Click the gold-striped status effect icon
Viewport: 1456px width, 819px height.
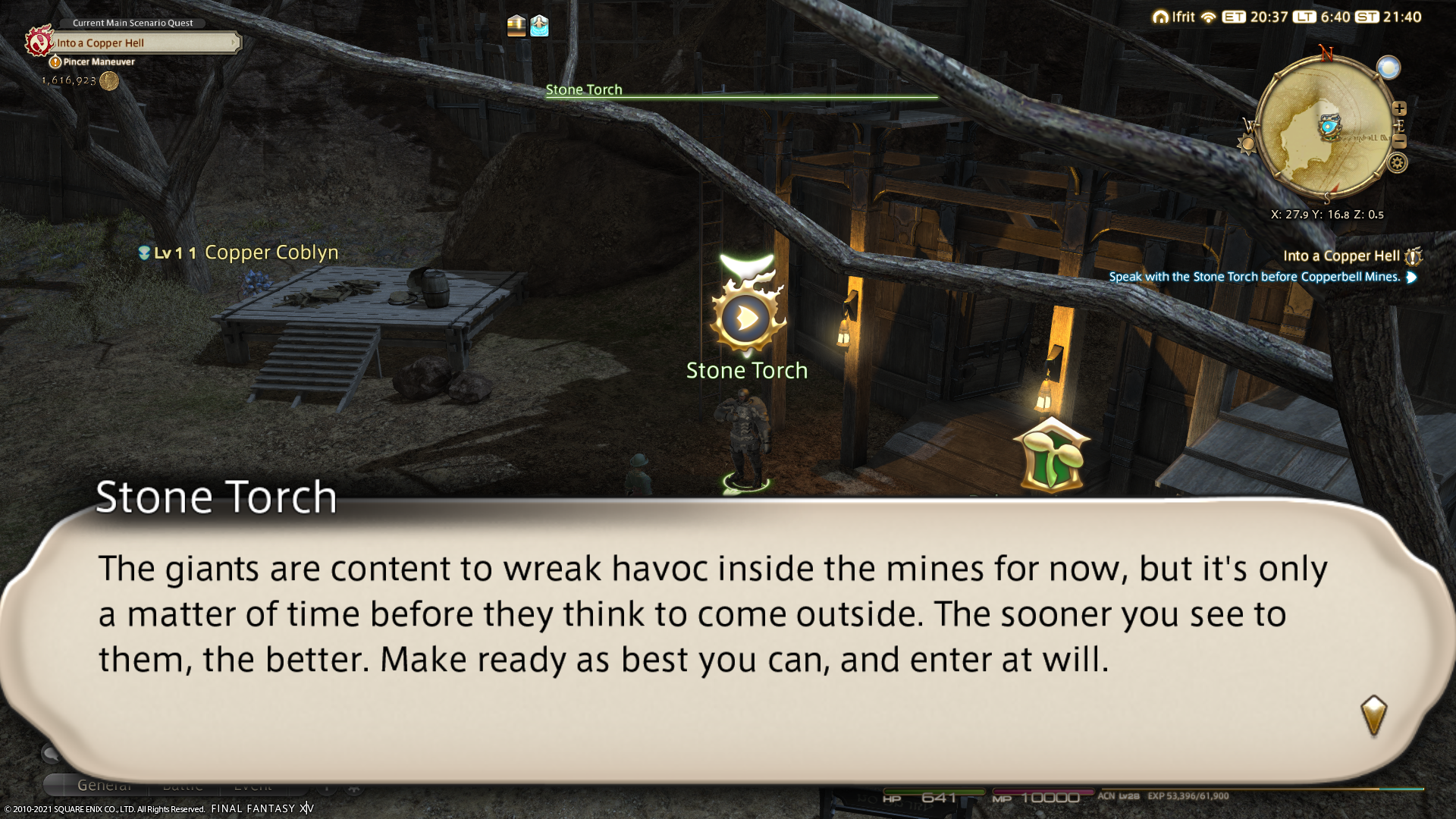click(x=516, y=26)
